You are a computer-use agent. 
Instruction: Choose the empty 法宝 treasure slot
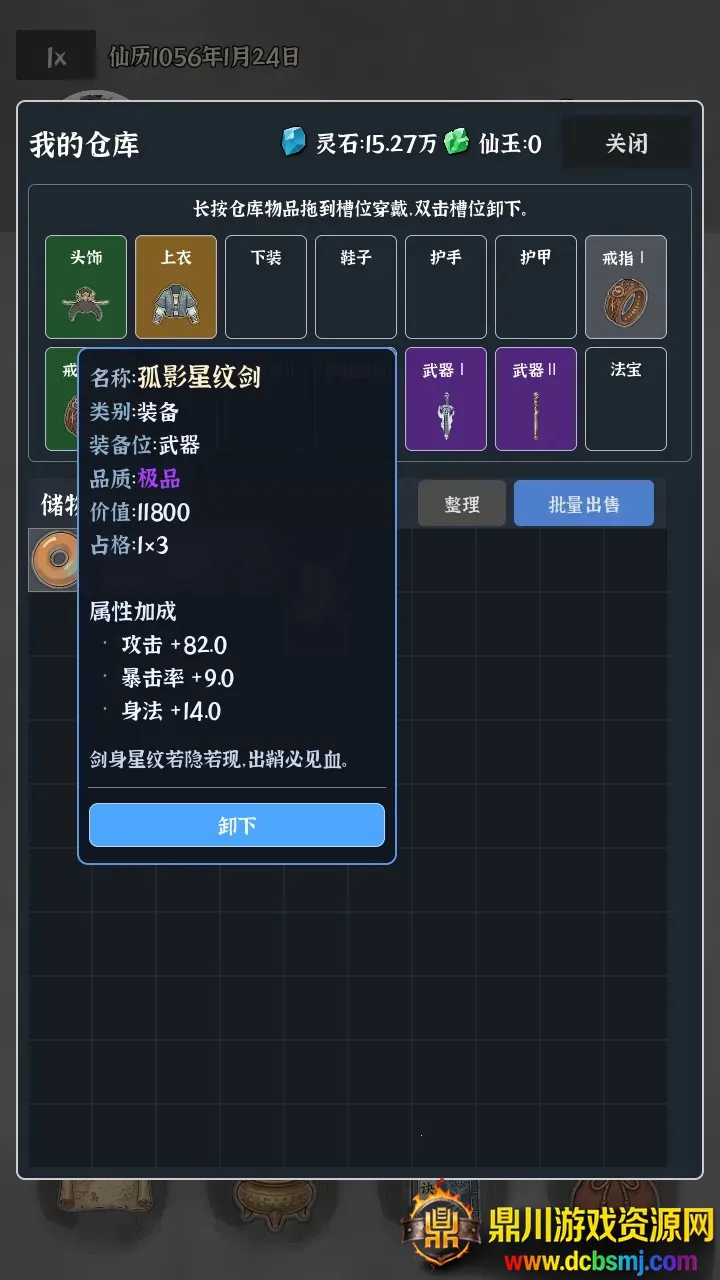point(626,399)
